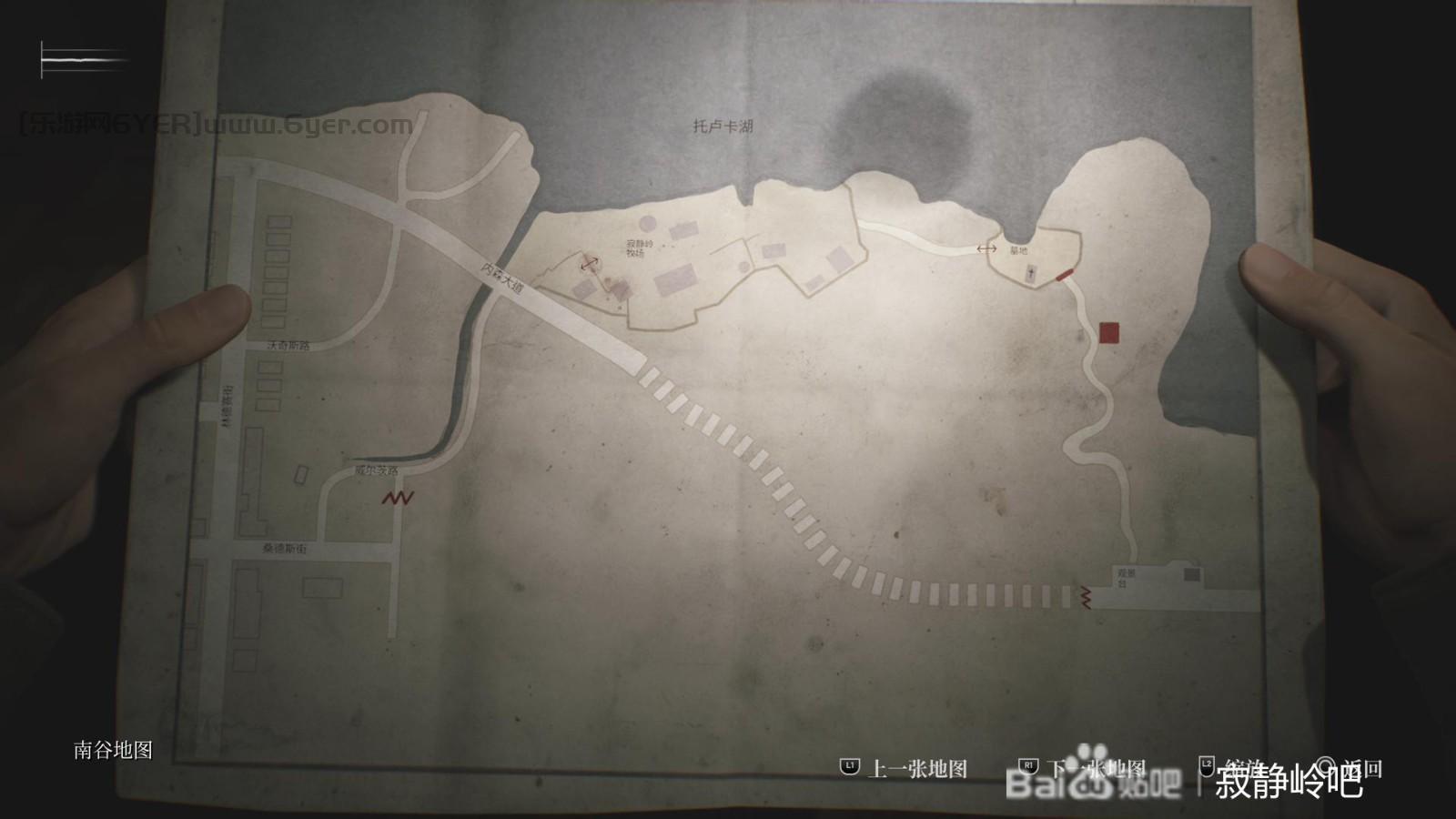This screenshot has height=819, width=1456.
Task: Click the cross grave icon inside 墓地 area
Action: pos(1031,273)
